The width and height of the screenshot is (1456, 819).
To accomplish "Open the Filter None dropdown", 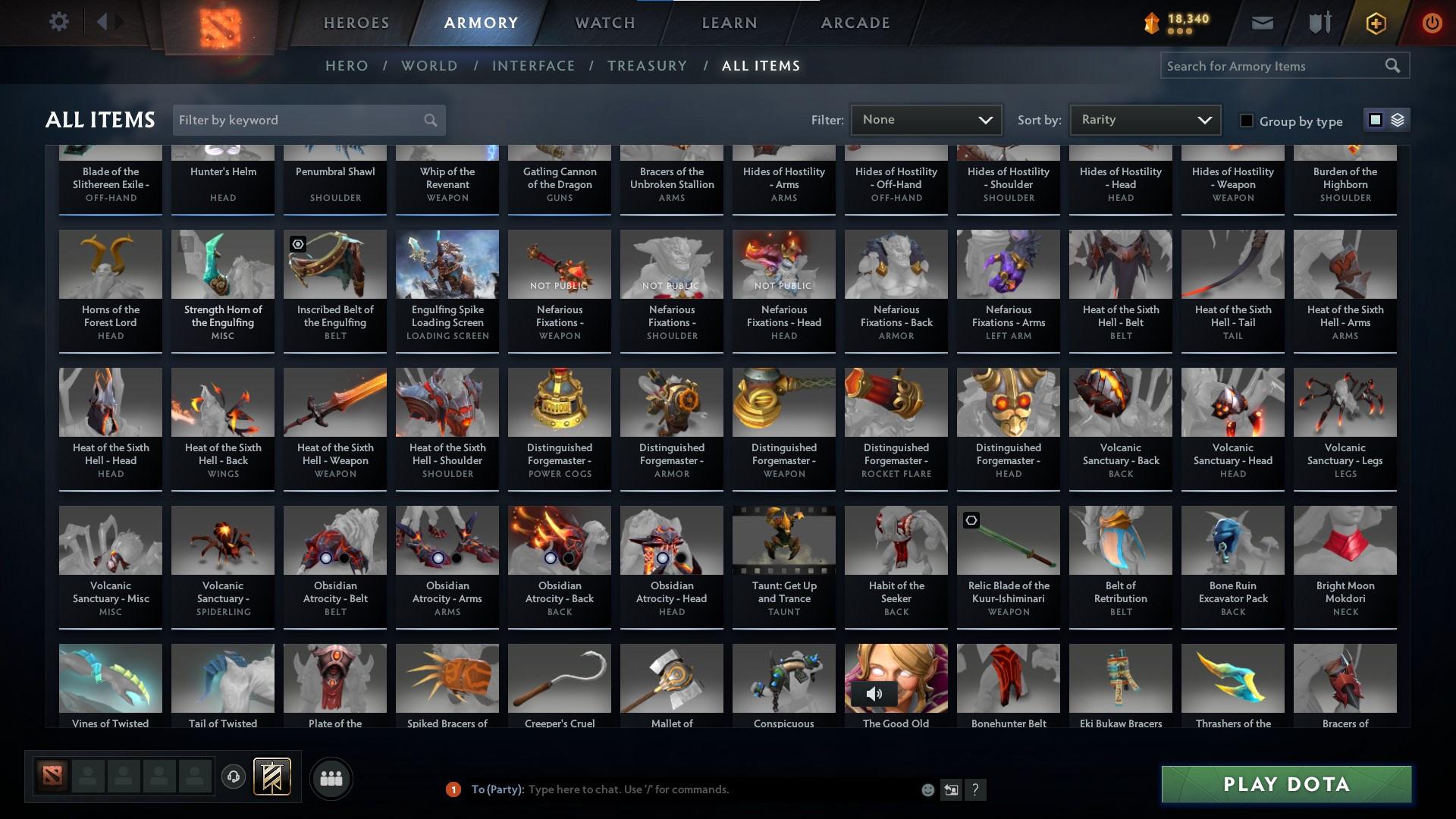I will [x=925, y=119].
